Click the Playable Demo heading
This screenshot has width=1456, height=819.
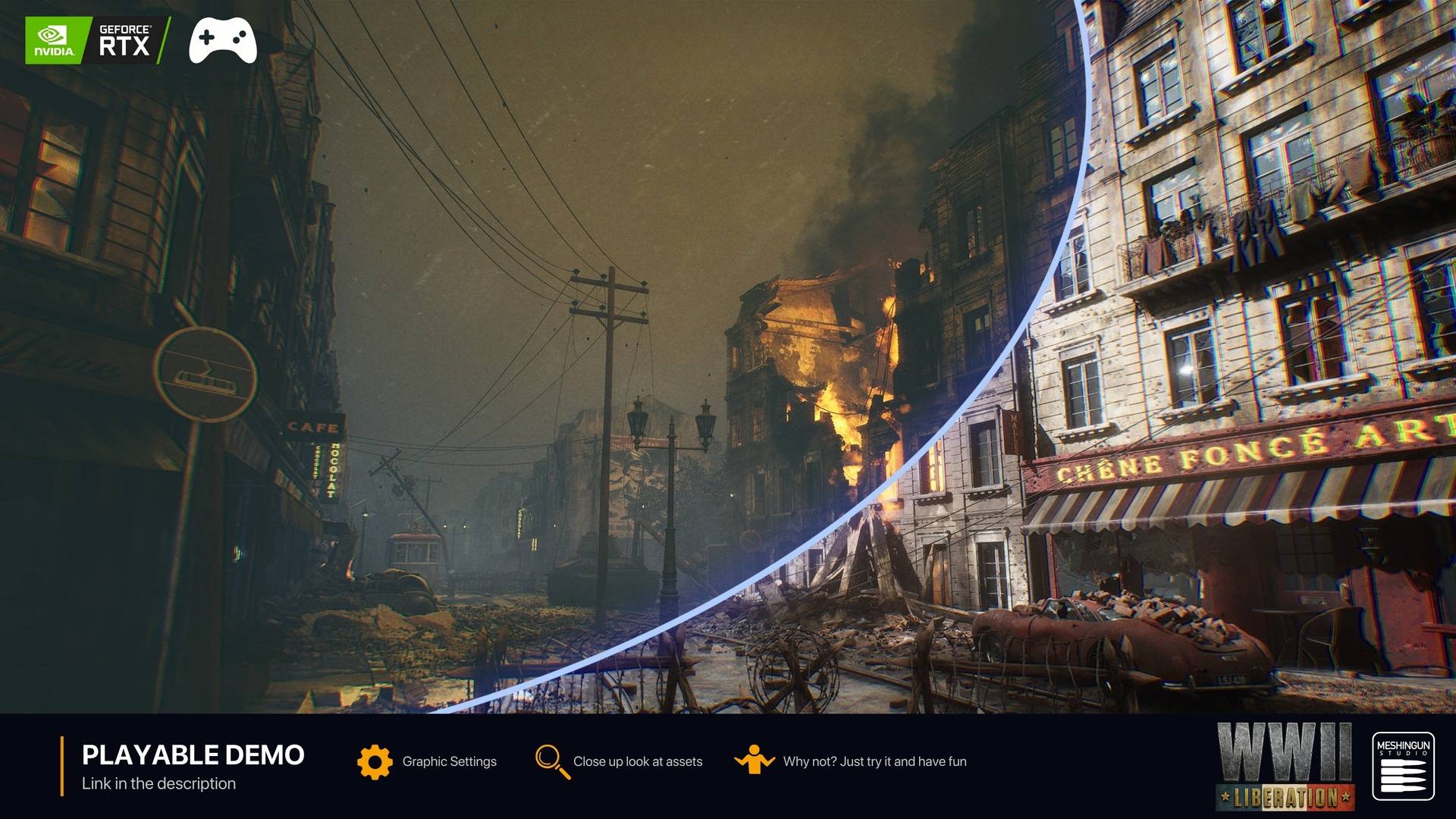(x=193, y=755)
